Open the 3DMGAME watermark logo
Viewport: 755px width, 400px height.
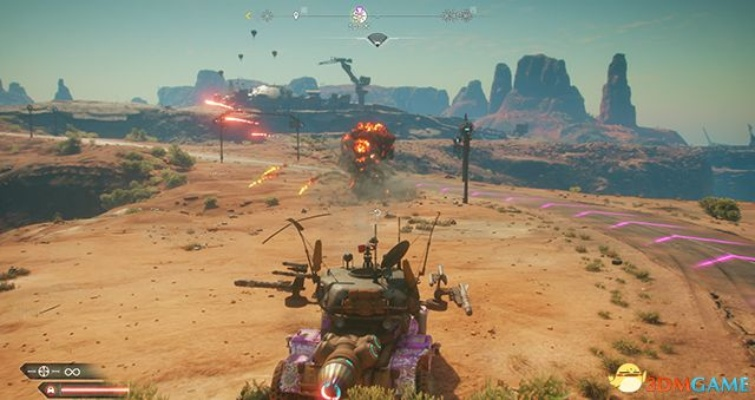click(680, 380)
